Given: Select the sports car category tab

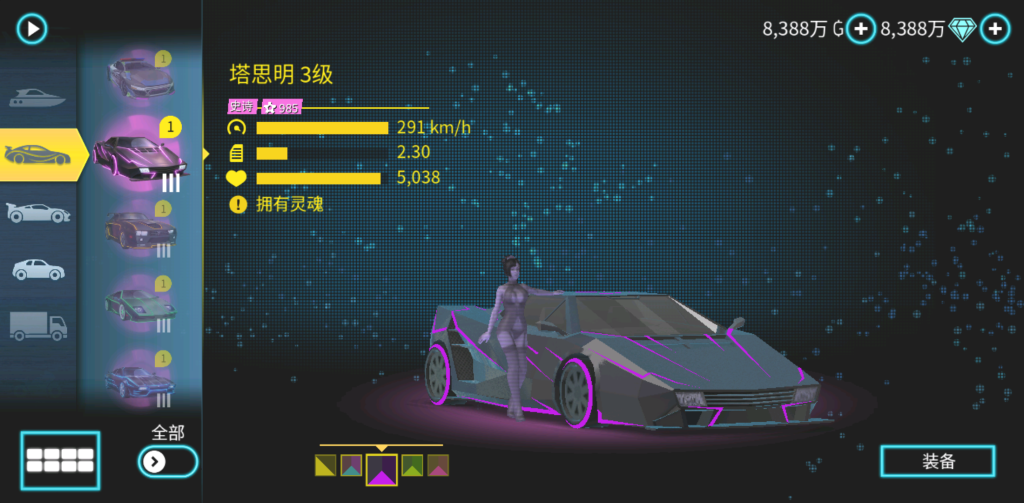Looking at the screenshot, I should click(x=38, y=154).
